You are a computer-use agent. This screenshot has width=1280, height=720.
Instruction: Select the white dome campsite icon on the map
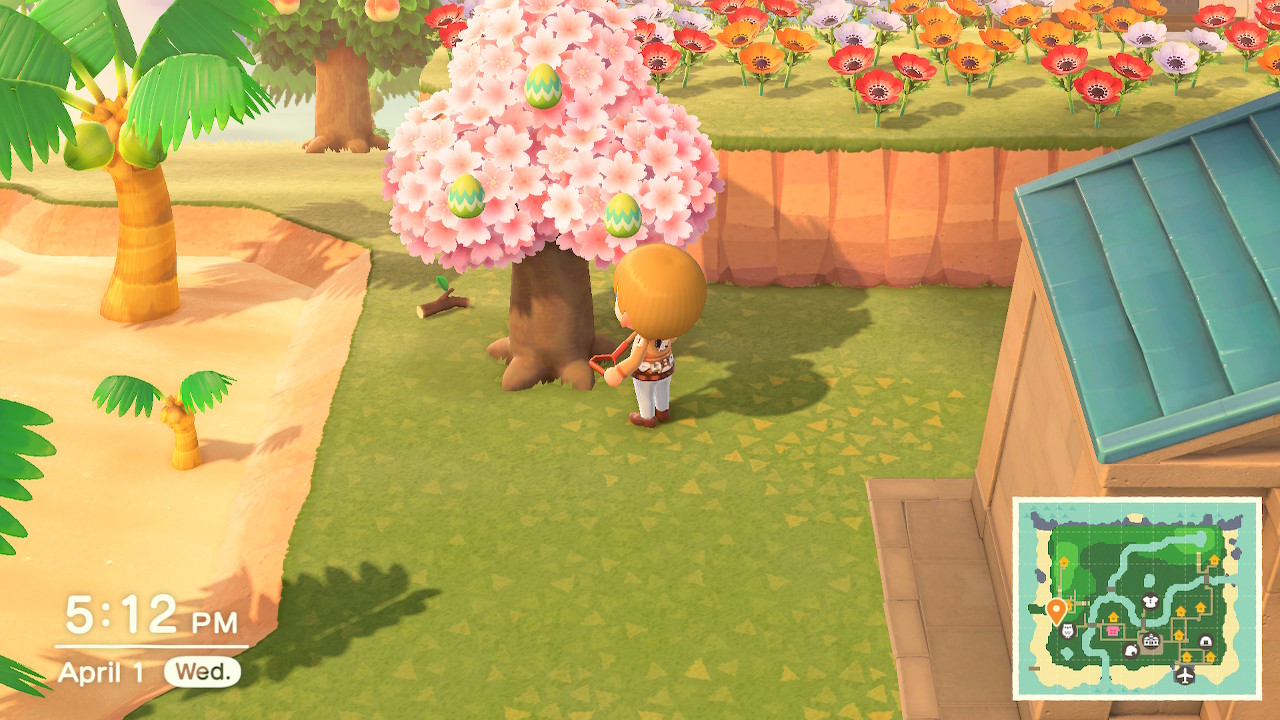pyautogui.click(x=1205, y=639)
